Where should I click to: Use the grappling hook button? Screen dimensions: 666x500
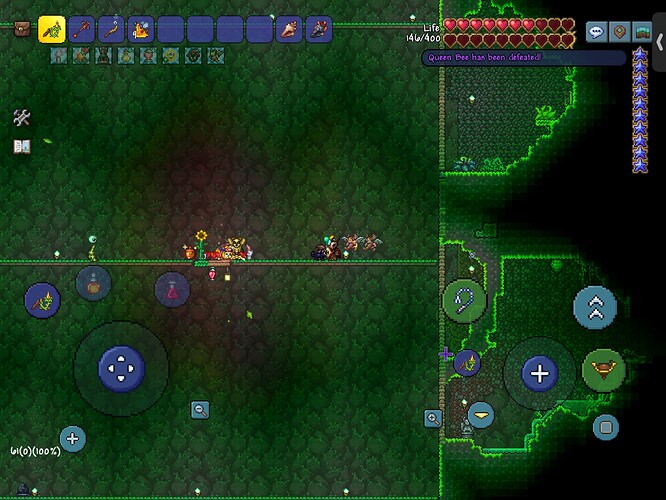pos(463,297)
